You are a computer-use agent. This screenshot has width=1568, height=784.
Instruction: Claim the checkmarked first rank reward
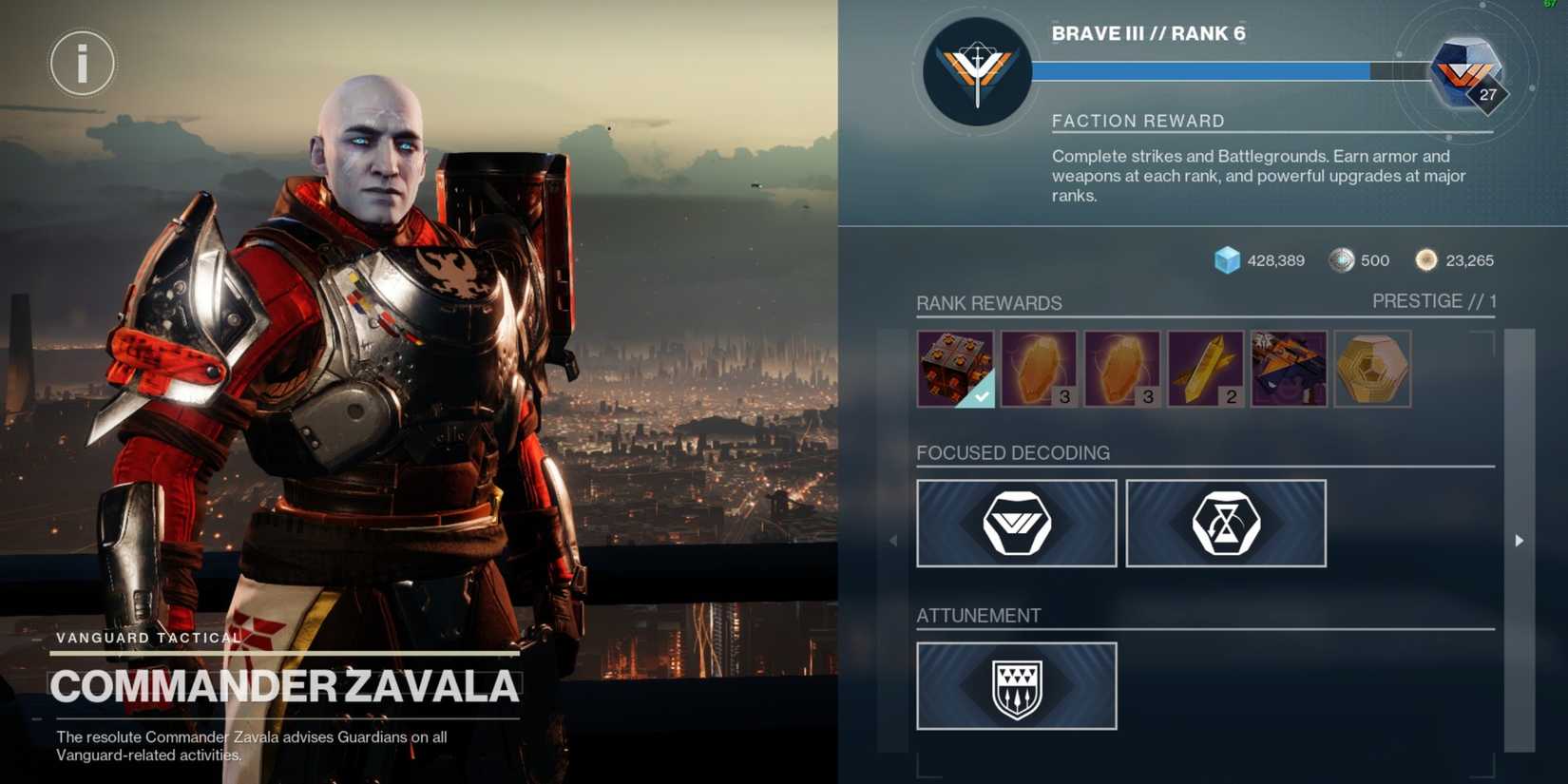pyautogui.click(x=956, y=369)
